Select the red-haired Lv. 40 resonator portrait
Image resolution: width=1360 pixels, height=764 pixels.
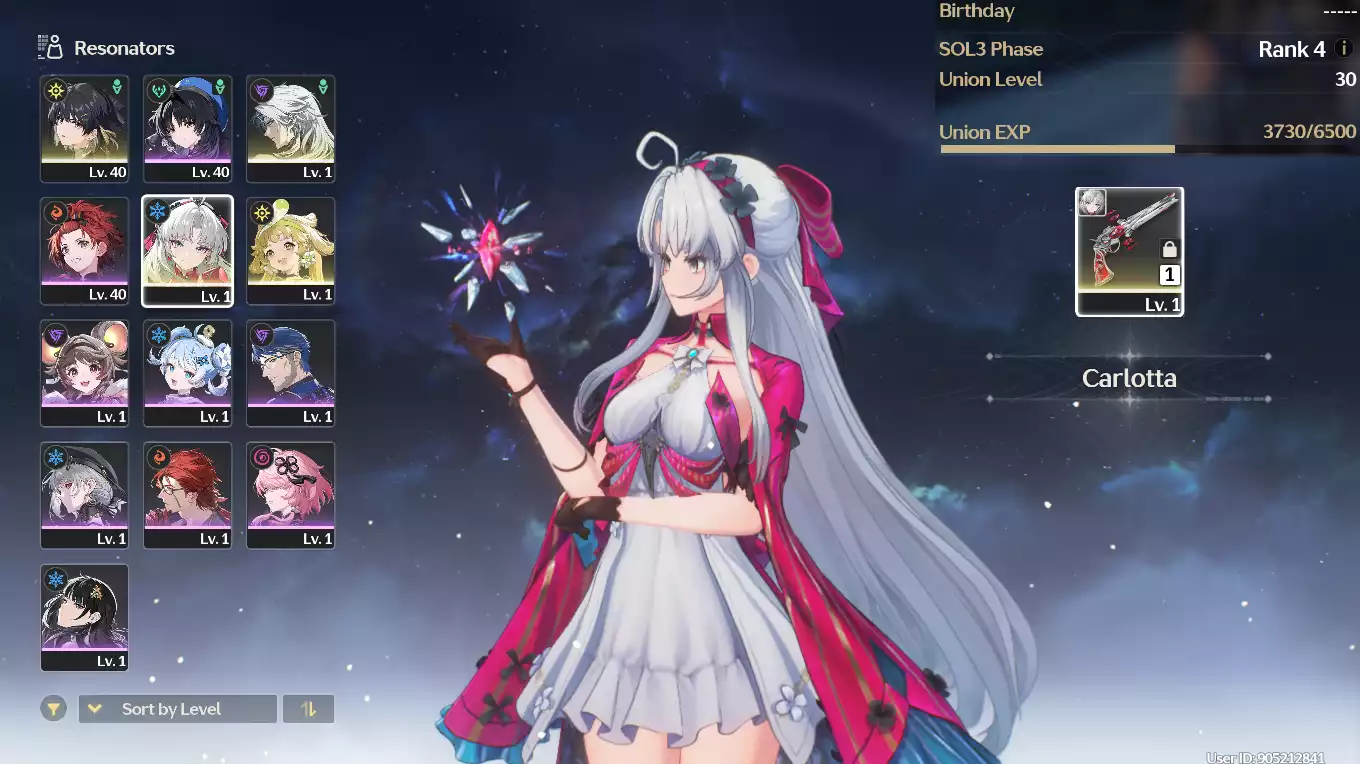tap(85, 250)
